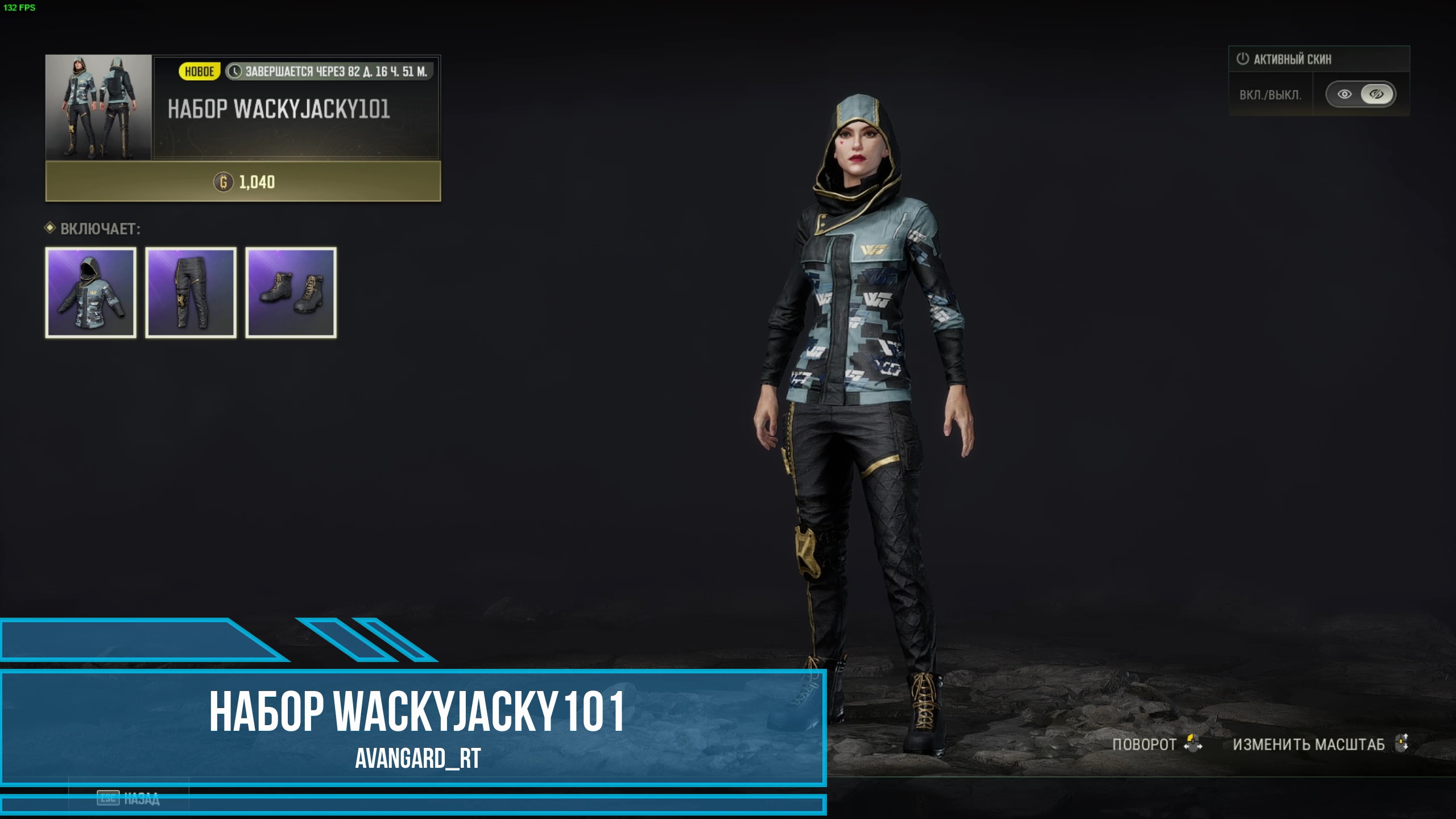The width and height of the screenshot is (1456, 819).
Task: Buy the set for 1,040 G-Coin
Action: tap(243, 182)
